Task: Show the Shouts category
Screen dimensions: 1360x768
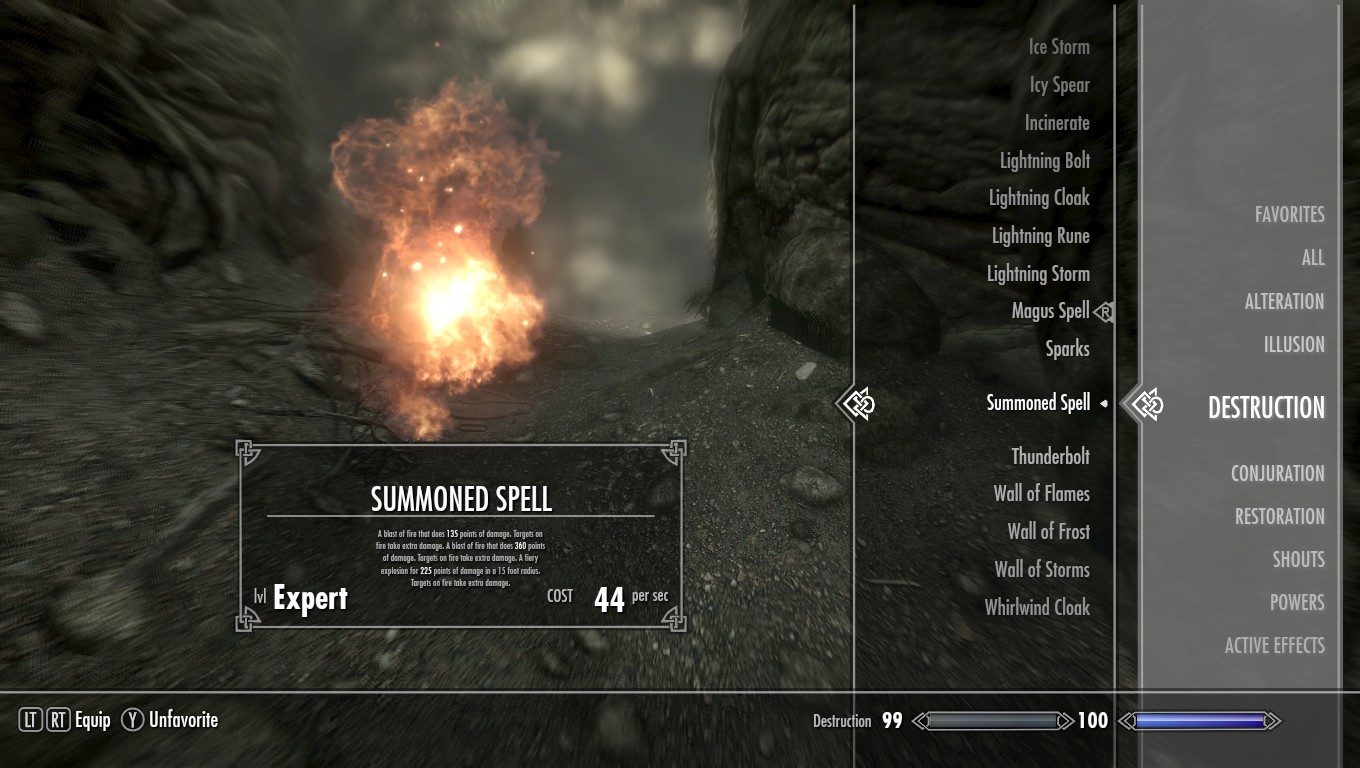Action: pos(1298,560)
